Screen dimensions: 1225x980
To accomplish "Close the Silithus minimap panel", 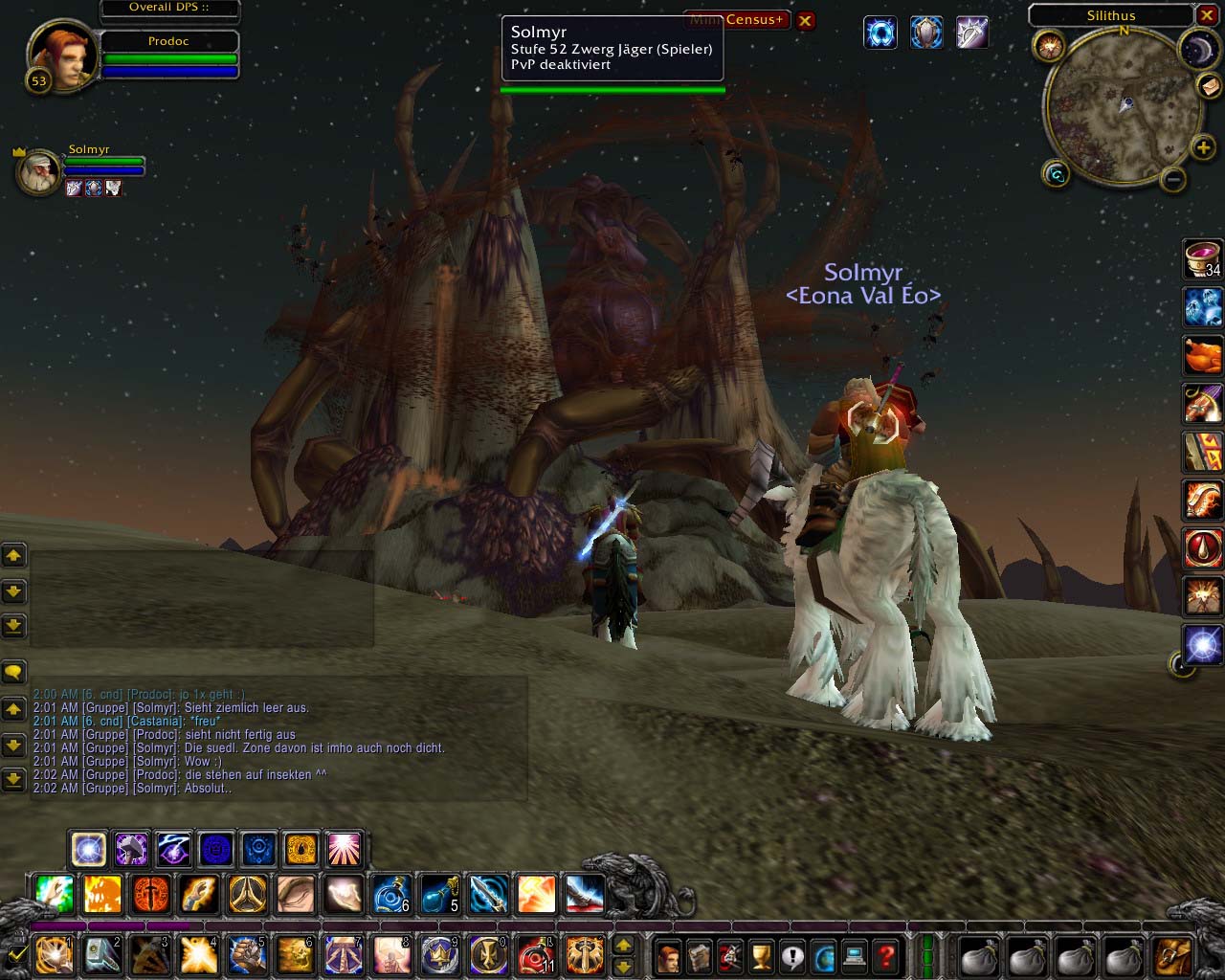I will 1206,14.
